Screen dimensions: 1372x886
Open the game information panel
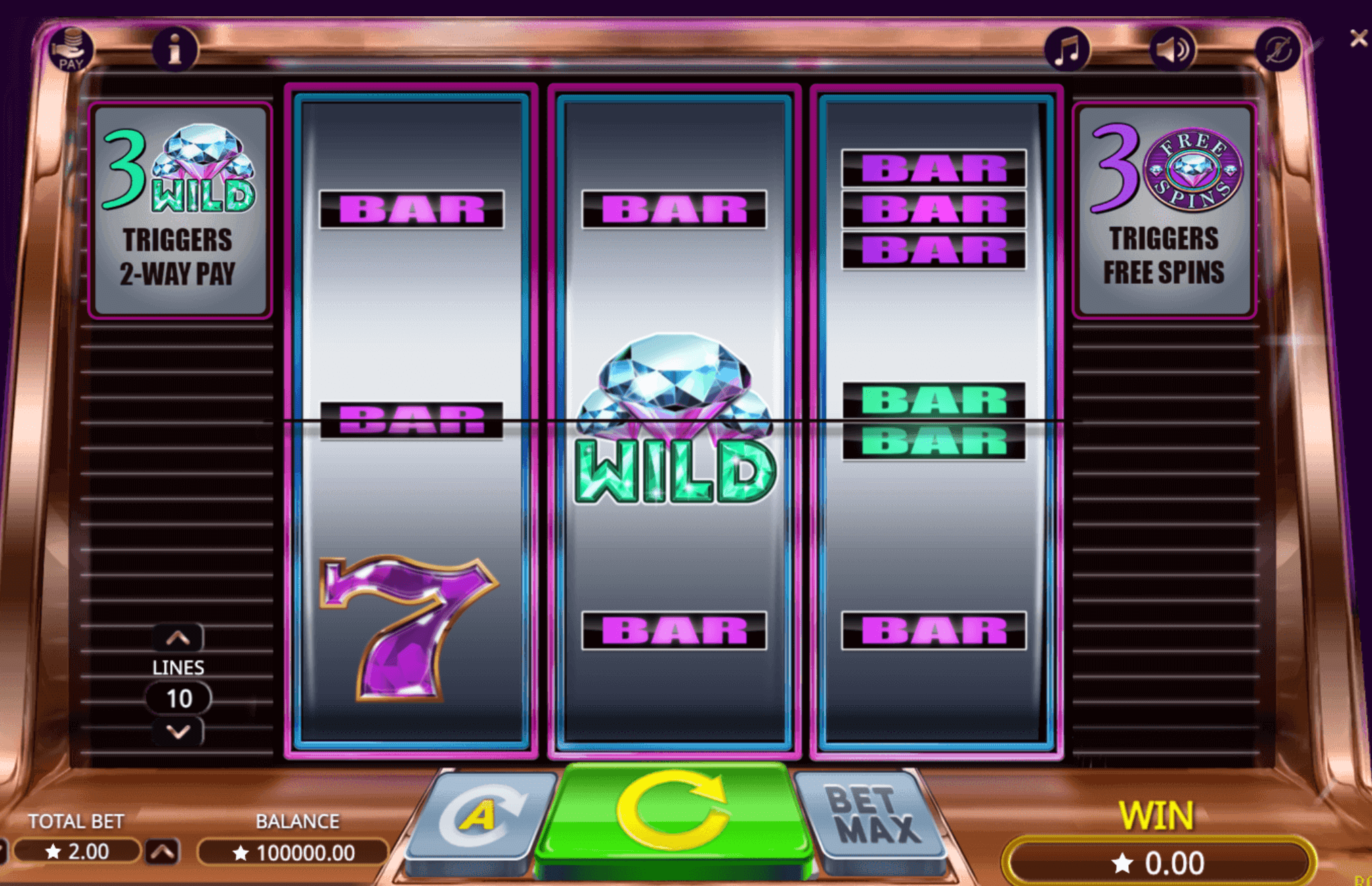tap(175, 48)
